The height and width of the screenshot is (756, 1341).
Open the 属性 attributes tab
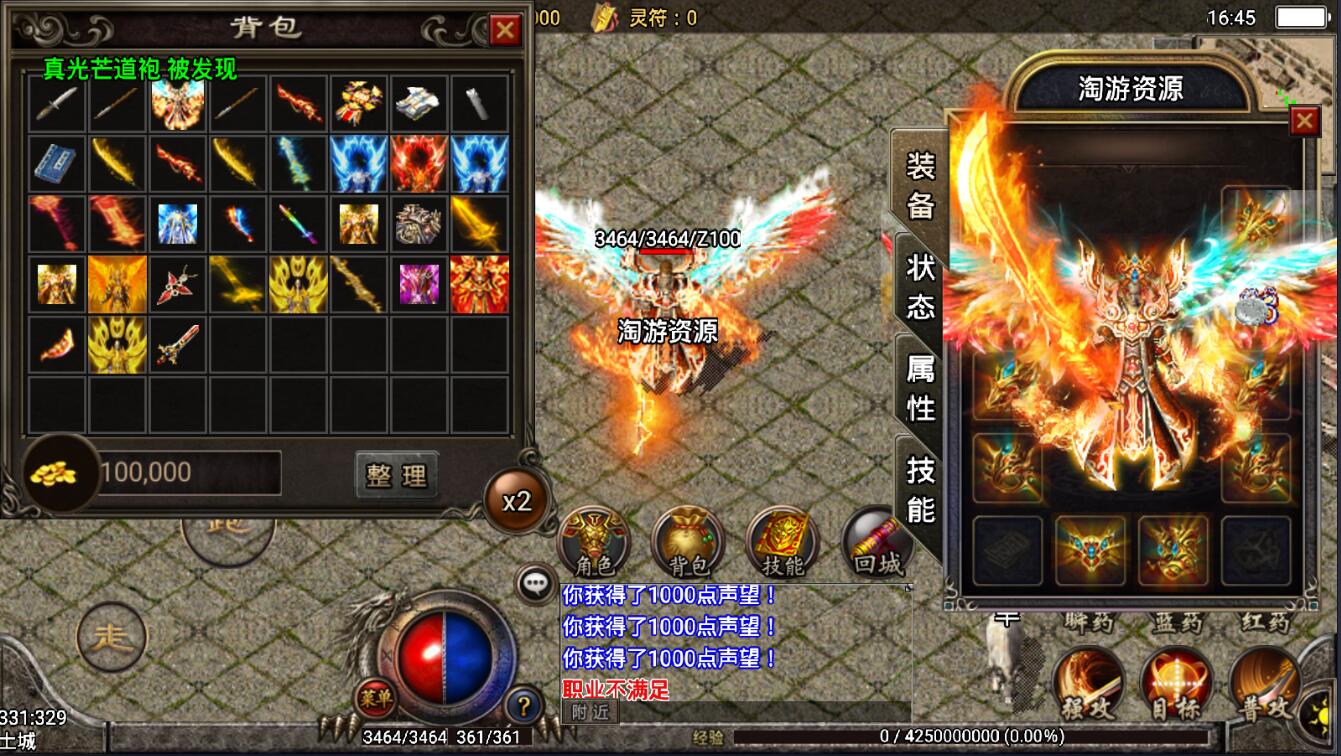coord(920,388)
